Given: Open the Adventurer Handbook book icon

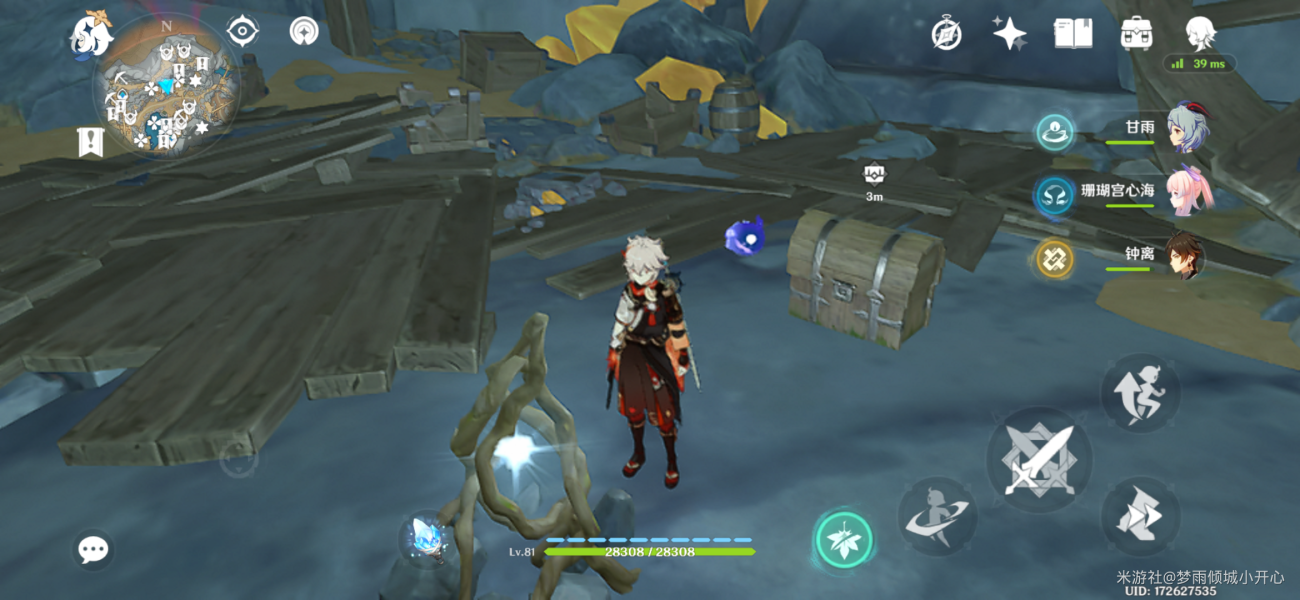Looking at the screenshot, I should [1072, 34].
